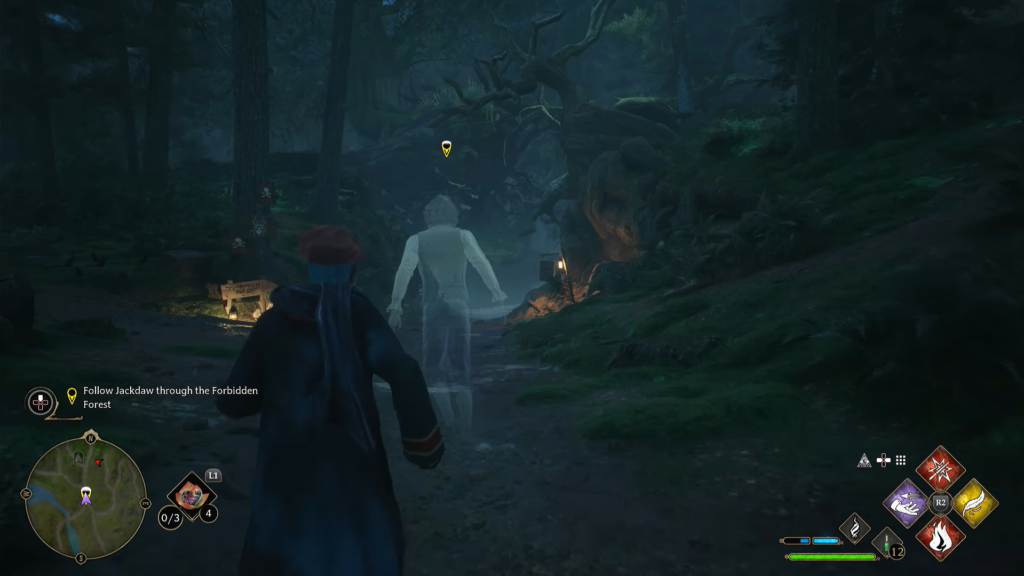Click the eye-in-triangle Revelio icon

pyautogui.click(x=864, y=461)
